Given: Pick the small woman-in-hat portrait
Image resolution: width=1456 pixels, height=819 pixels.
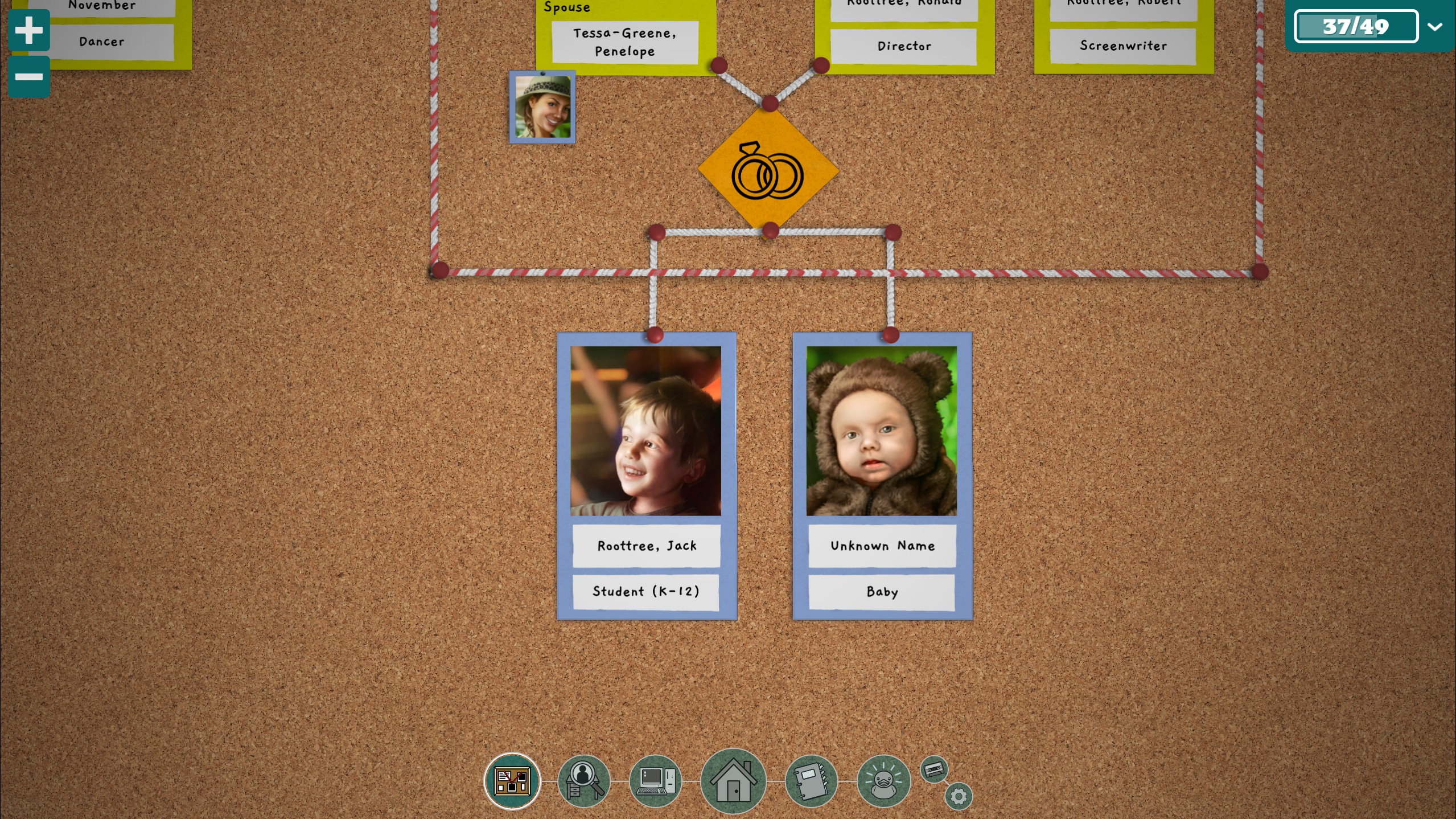Looking at the screenshot, I should point(542,107).
